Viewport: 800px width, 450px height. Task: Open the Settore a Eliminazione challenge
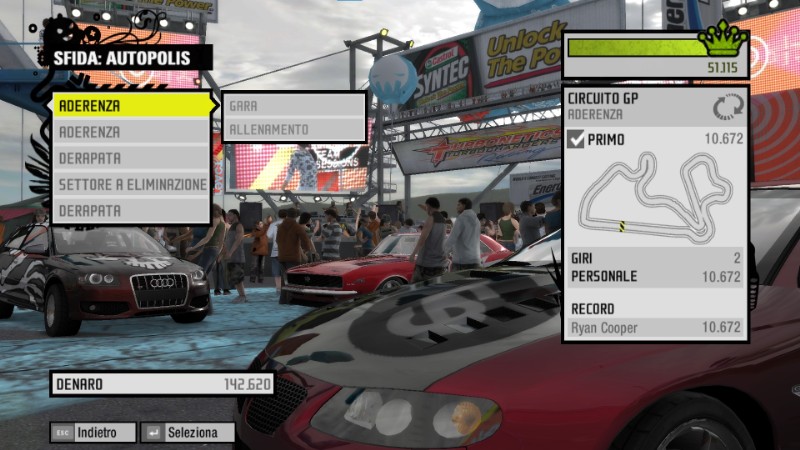[132, 185]
